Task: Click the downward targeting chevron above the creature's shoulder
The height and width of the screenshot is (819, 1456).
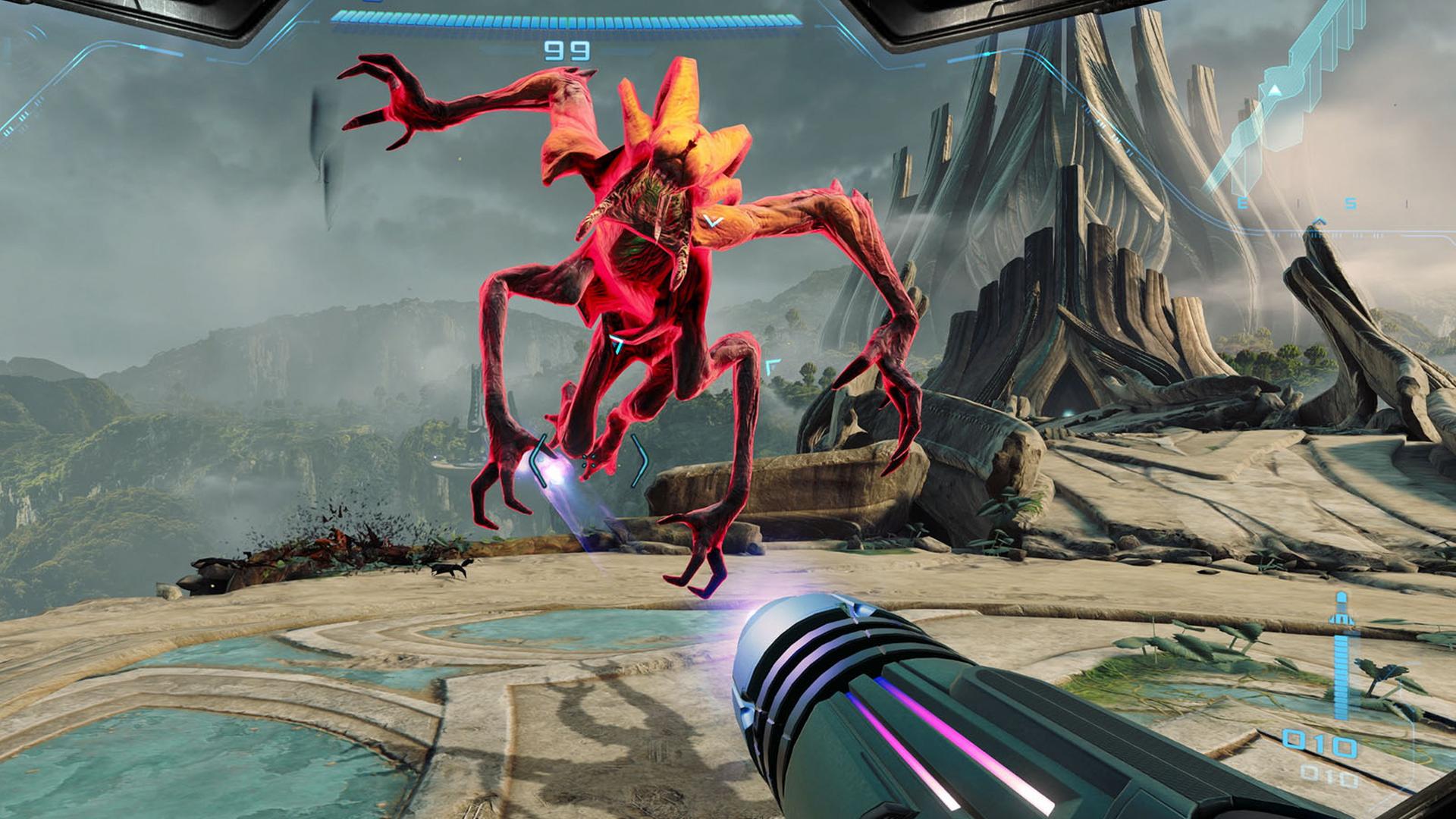Action: point(711,221)
